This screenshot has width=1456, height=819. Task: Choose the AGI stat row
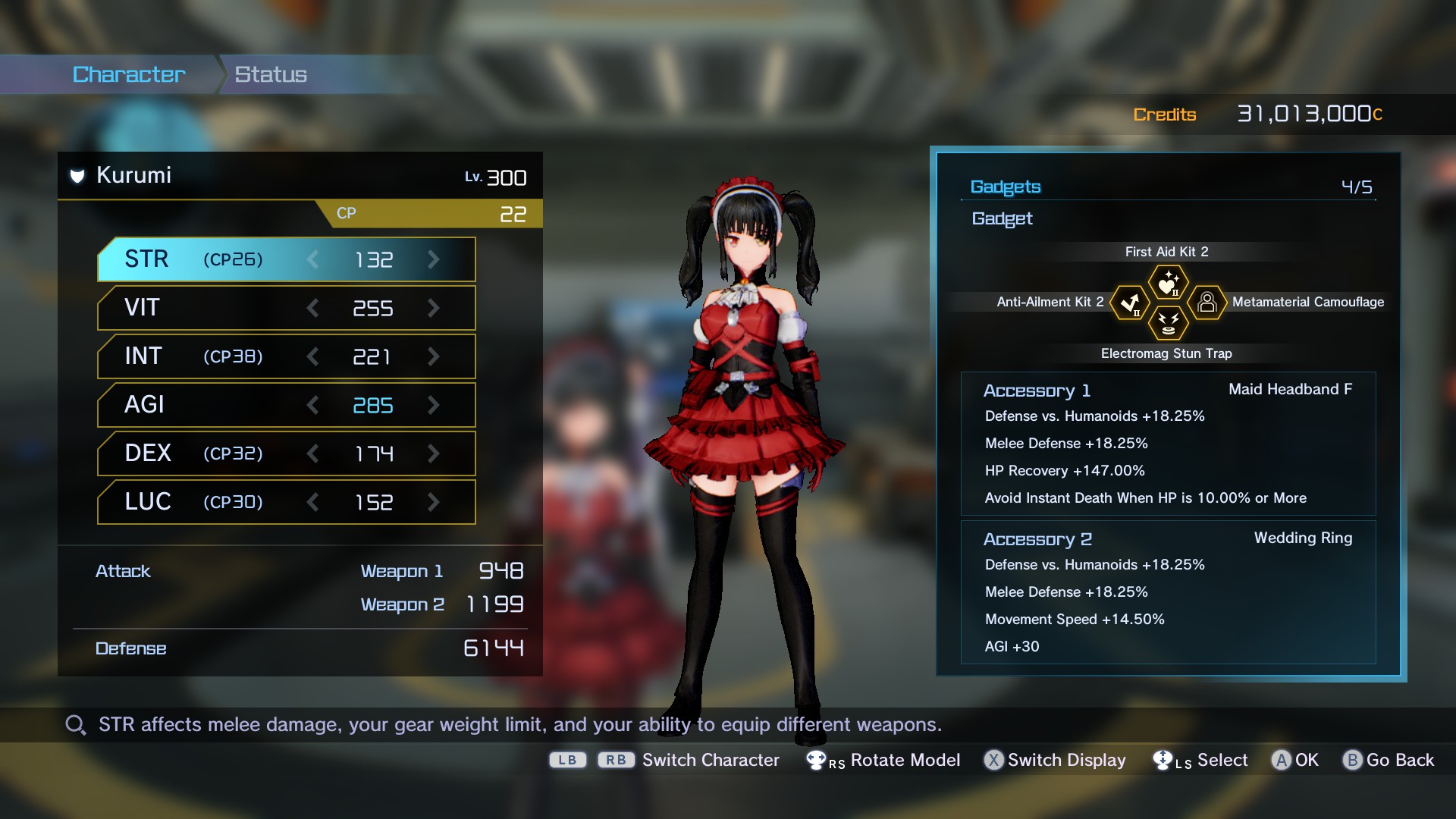286,405
